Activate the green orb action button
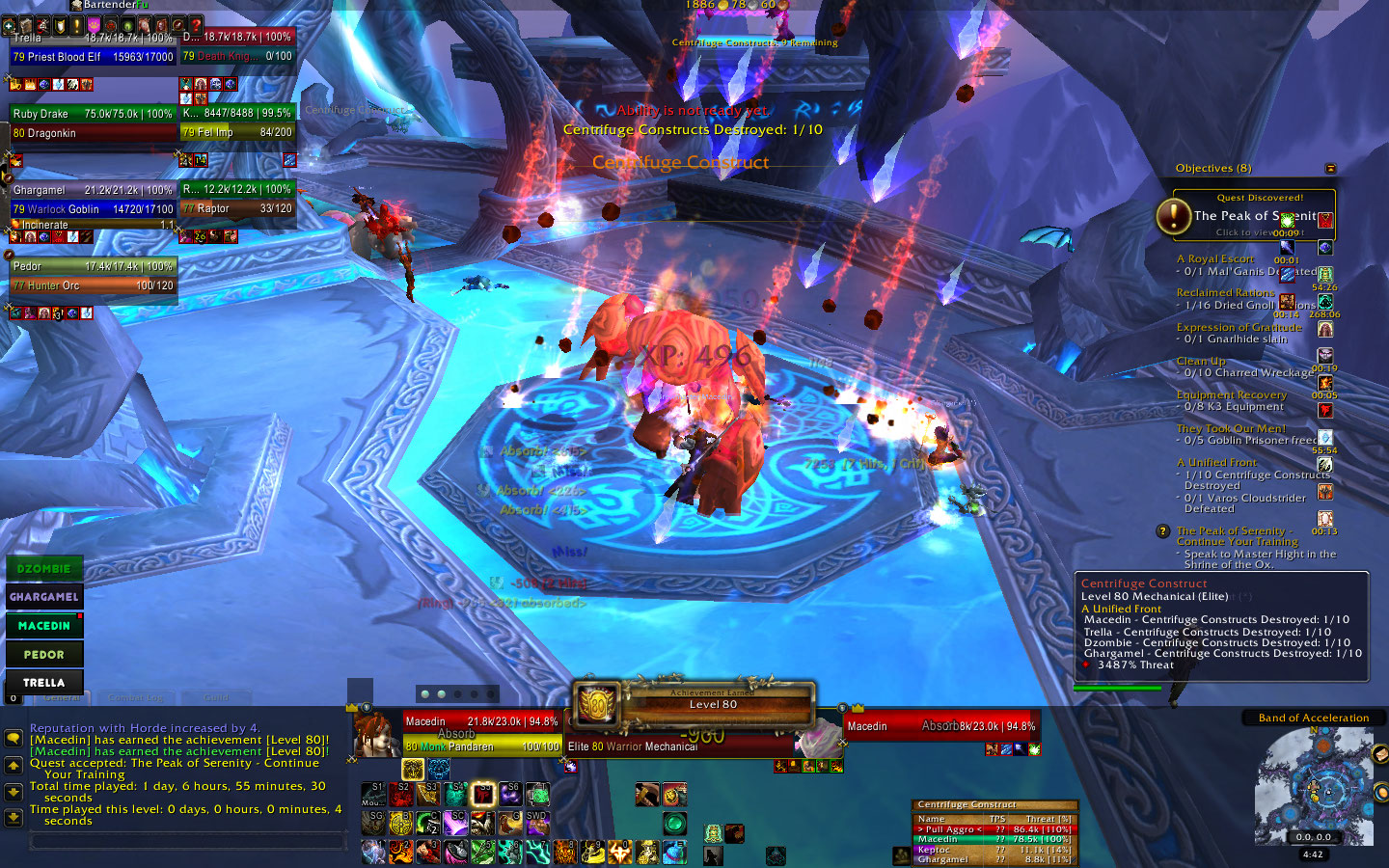The image size is (1389, 868). point(674,823)
